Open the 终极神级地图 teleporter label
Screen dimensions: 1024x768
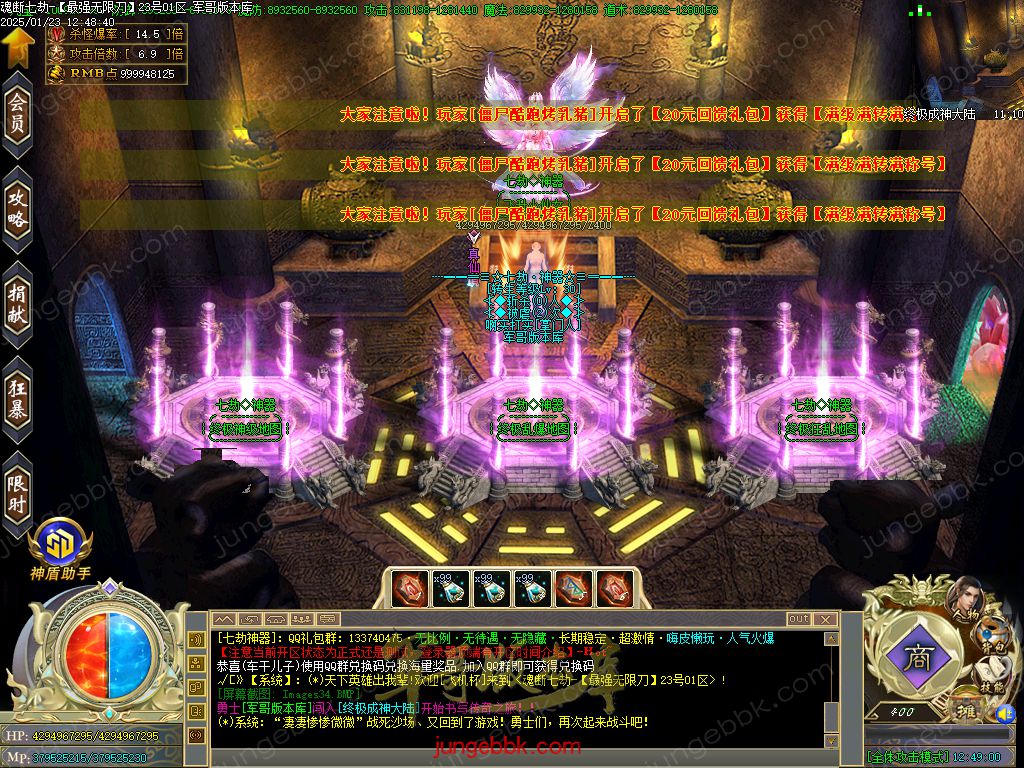pyautogui.click(x=247, y=428)
